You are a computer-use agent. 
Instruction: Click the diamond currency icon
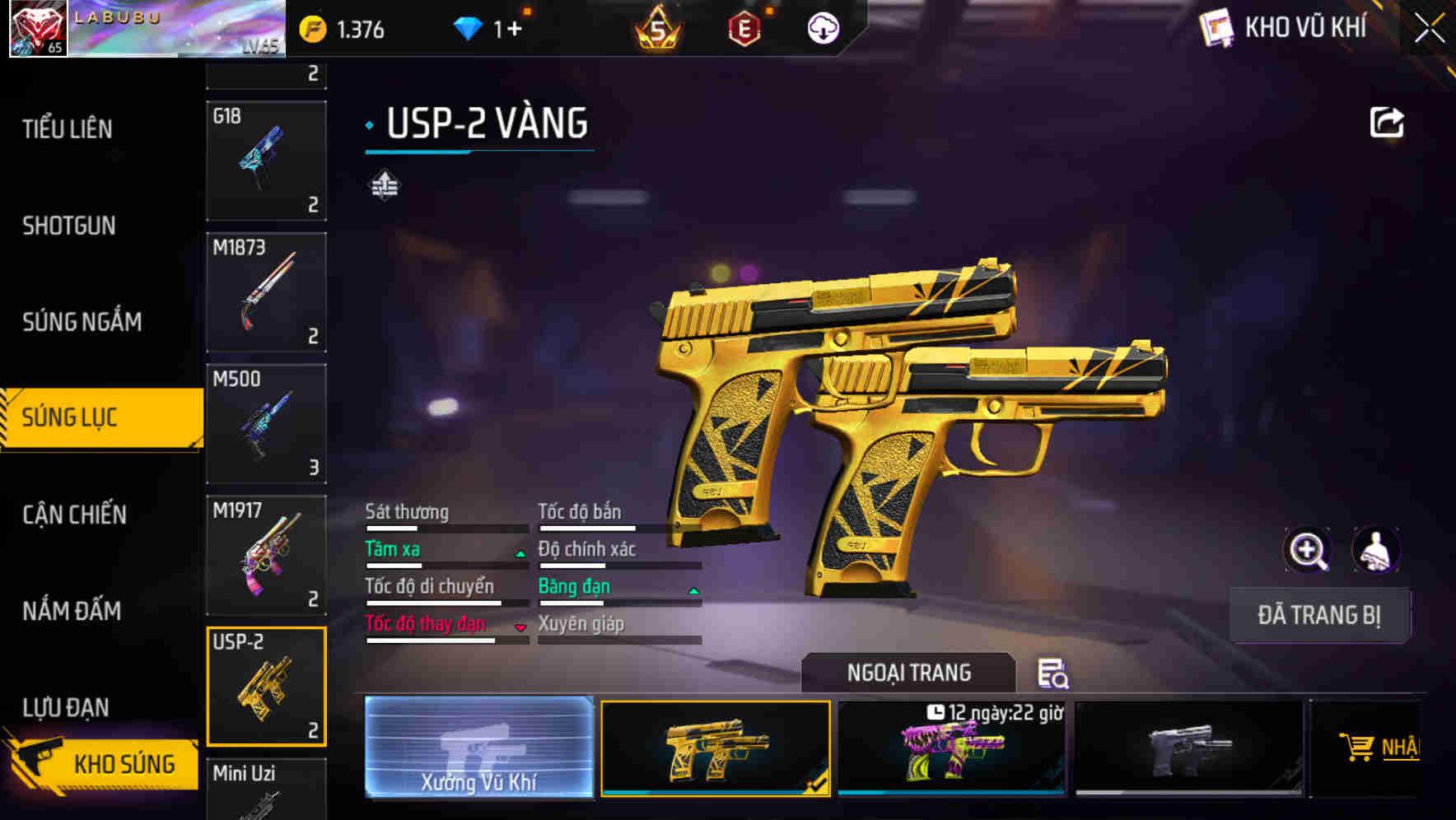click(469, 27)
